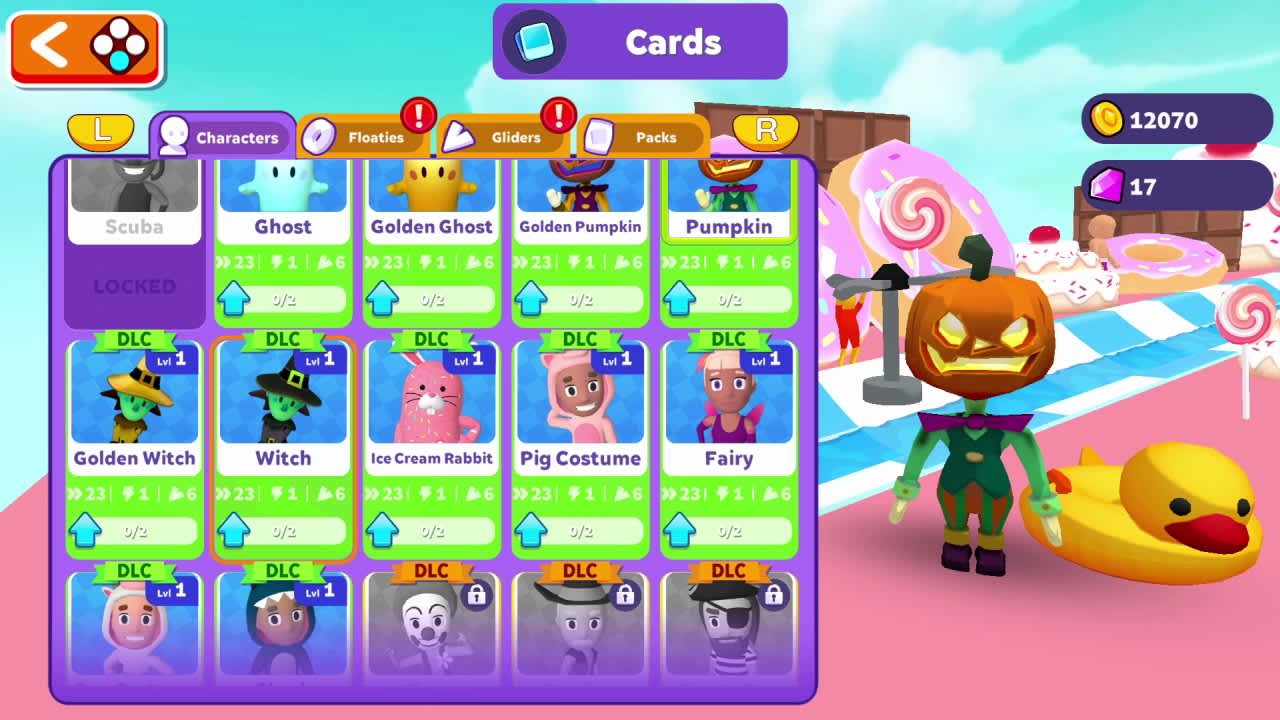1280x720 pixels.
Task: Open the Gliders tab
Action: click(515, 137)
